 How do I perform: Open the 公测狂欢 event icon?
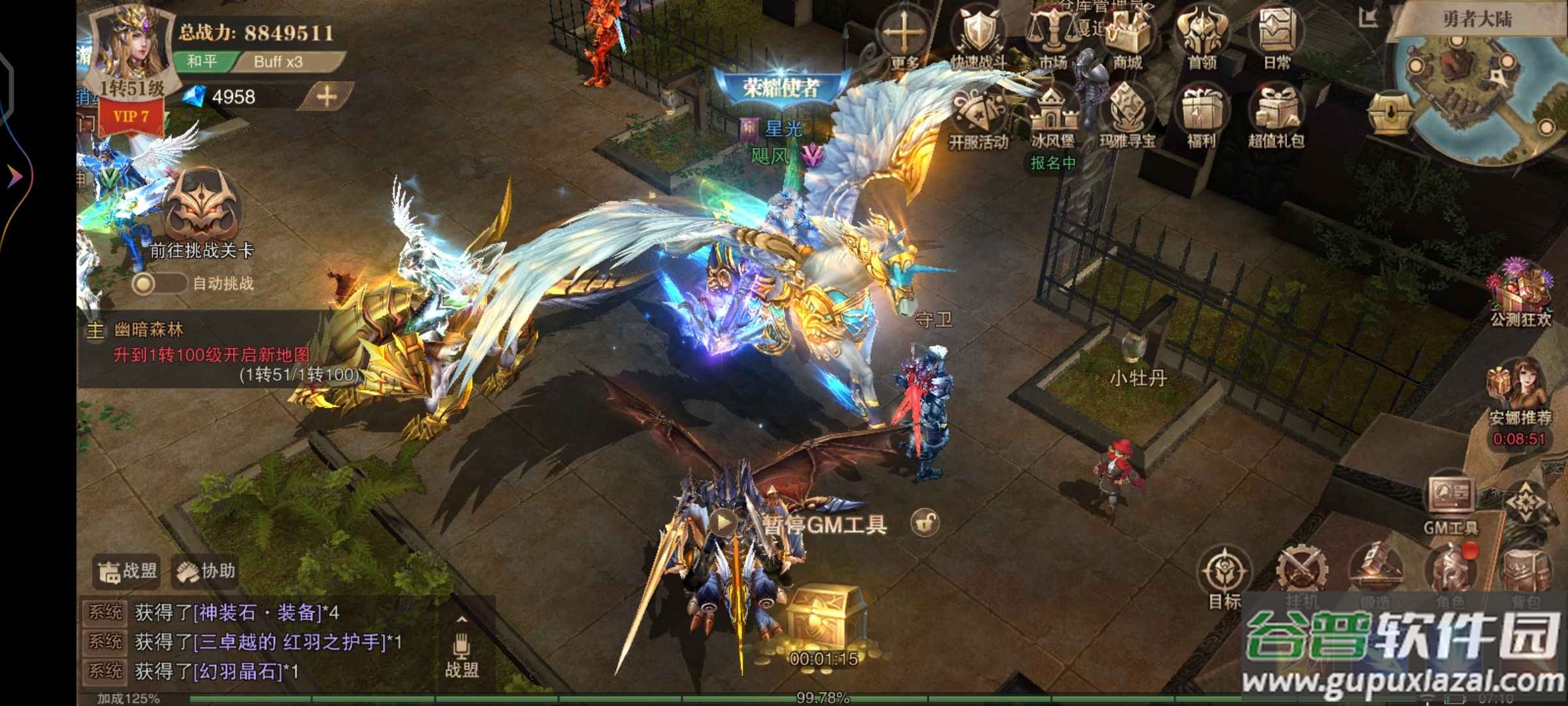pos(1520,291)
